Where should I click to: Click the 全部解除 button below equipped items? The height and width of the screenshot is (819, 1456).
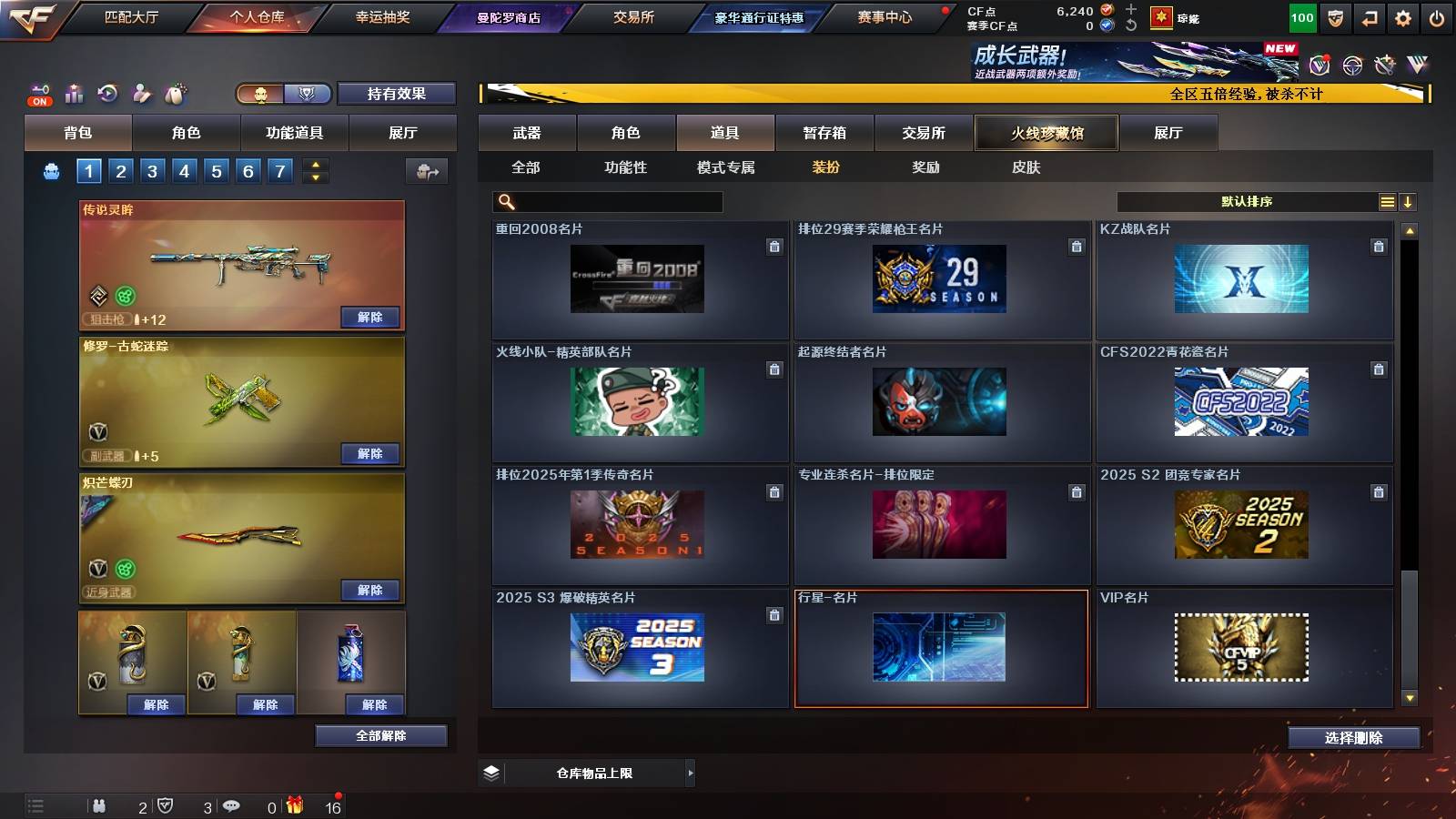tap(379, 736)
